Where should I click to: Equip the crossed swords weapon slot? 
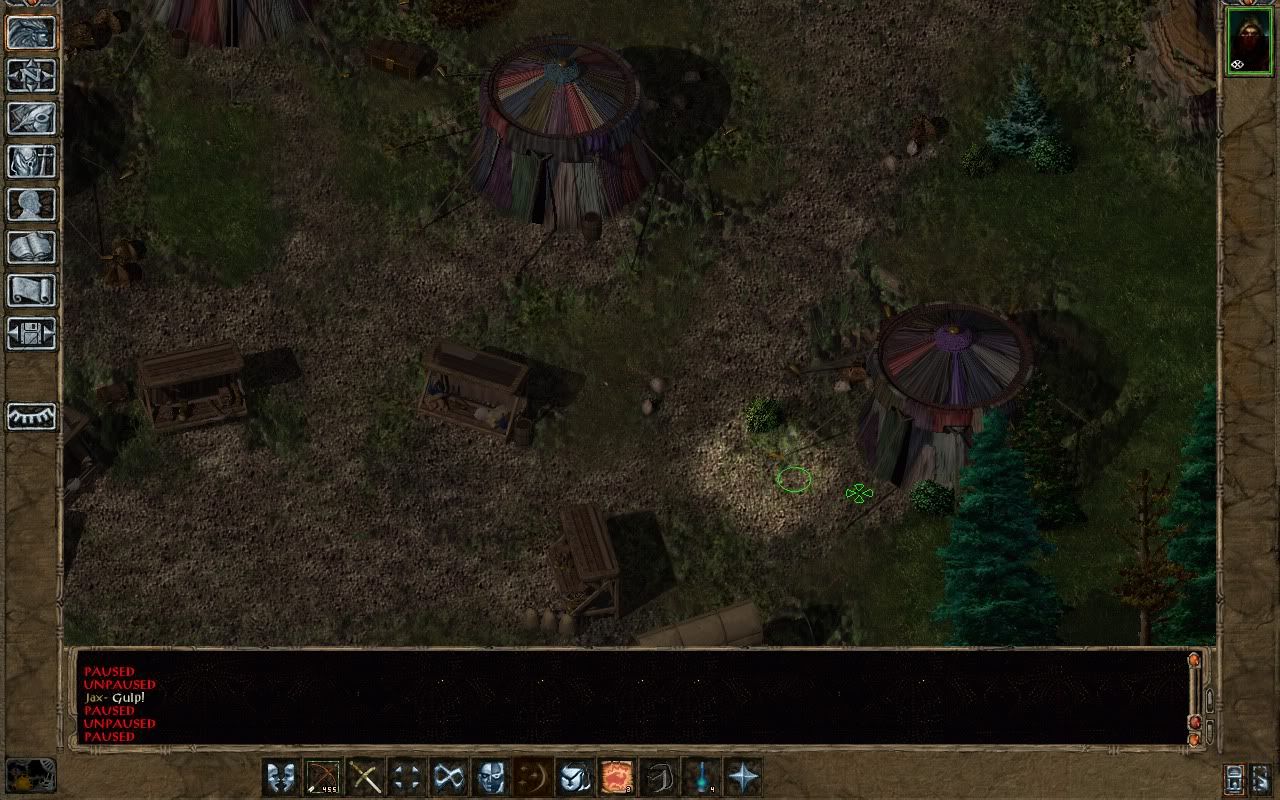pyautogui.click(x=365, y=777)
